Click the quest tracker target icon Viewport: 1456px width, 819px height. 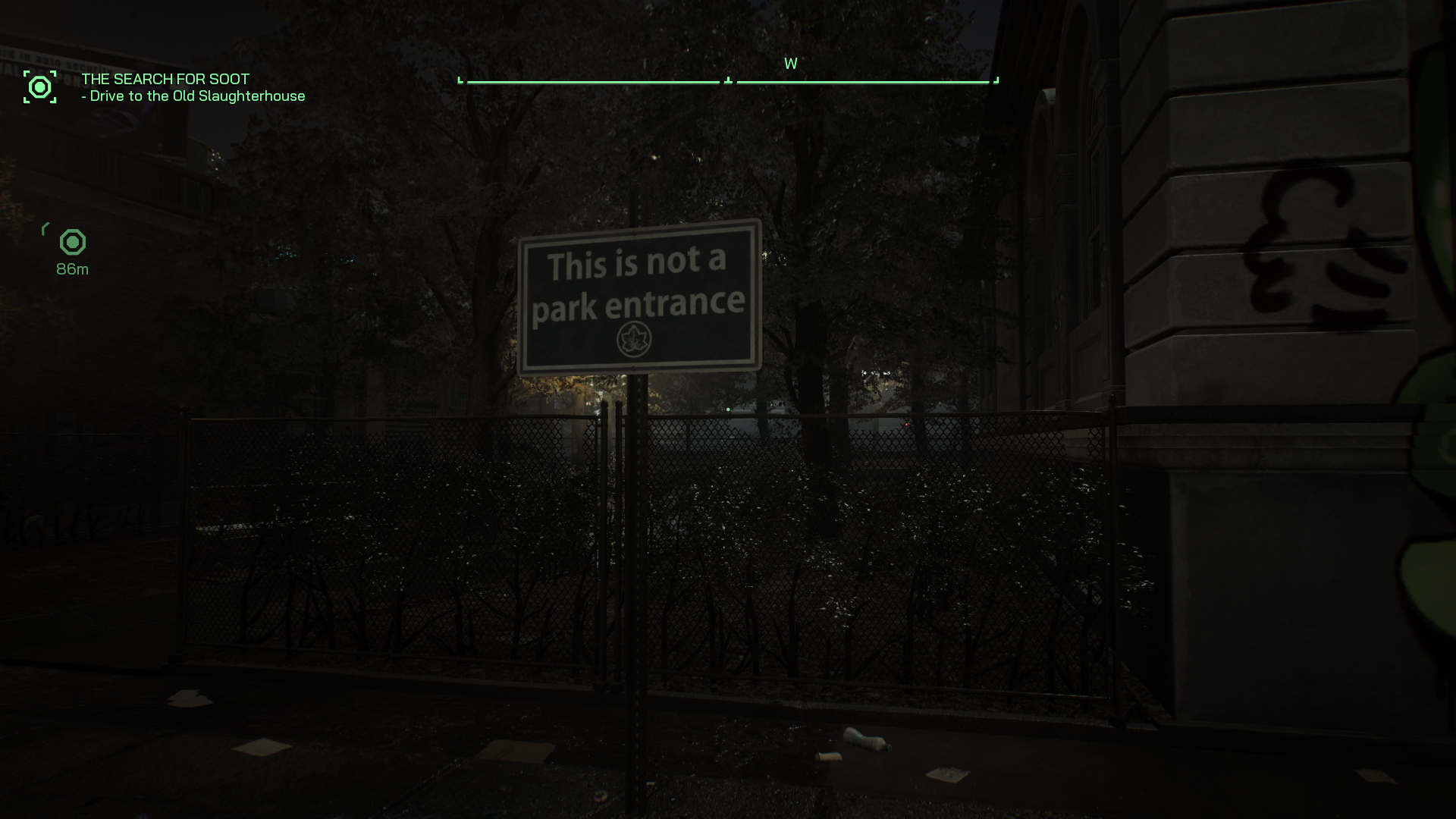coord(39,87)
